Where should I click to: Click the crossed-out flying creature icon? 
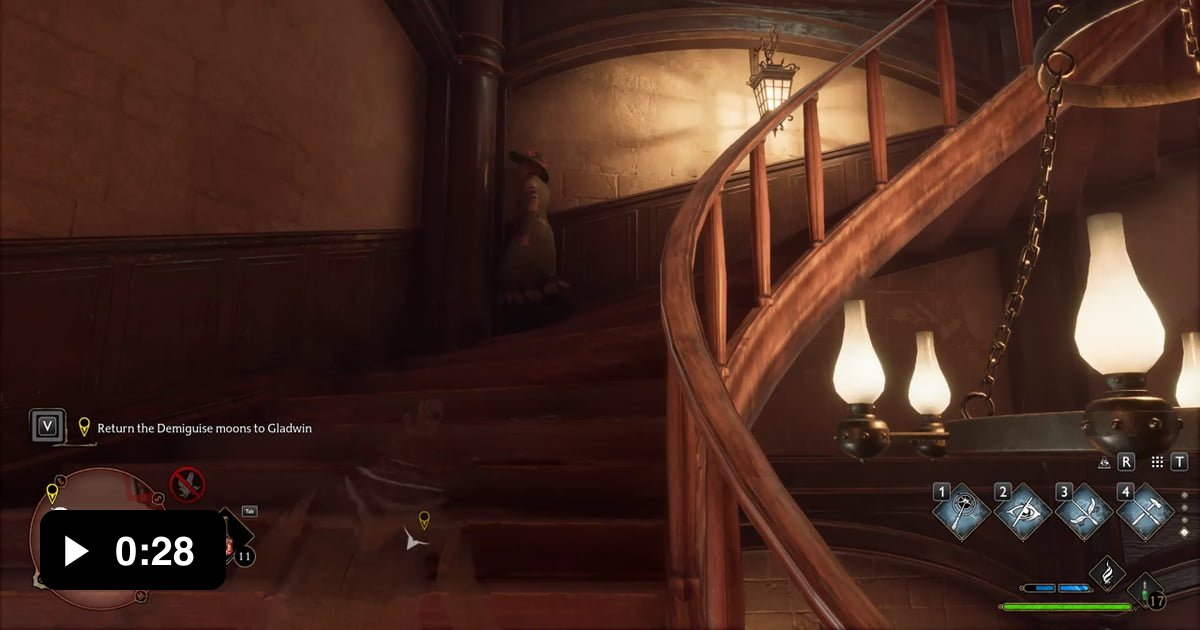(187, 484)
